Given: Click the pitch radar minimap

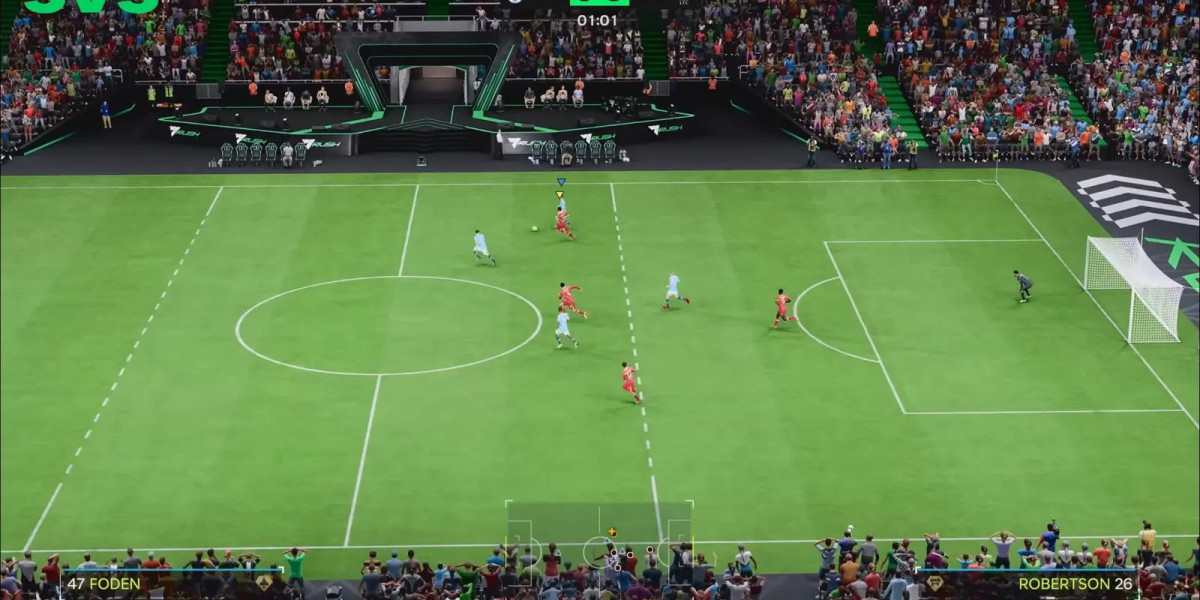Looking at the screenshot, I should point(599,540).
